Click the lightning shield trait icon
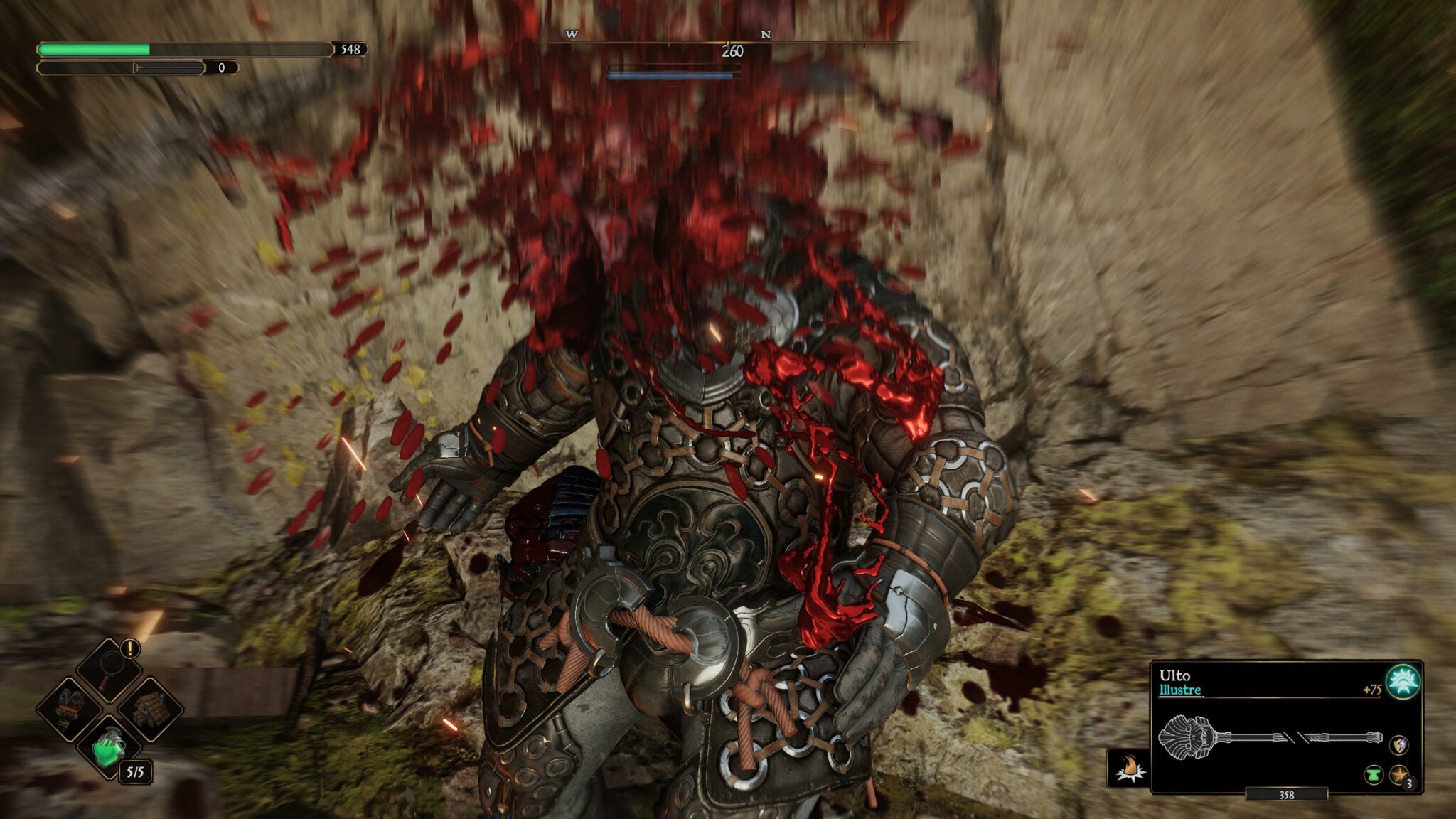 [x=1398, y=745]
